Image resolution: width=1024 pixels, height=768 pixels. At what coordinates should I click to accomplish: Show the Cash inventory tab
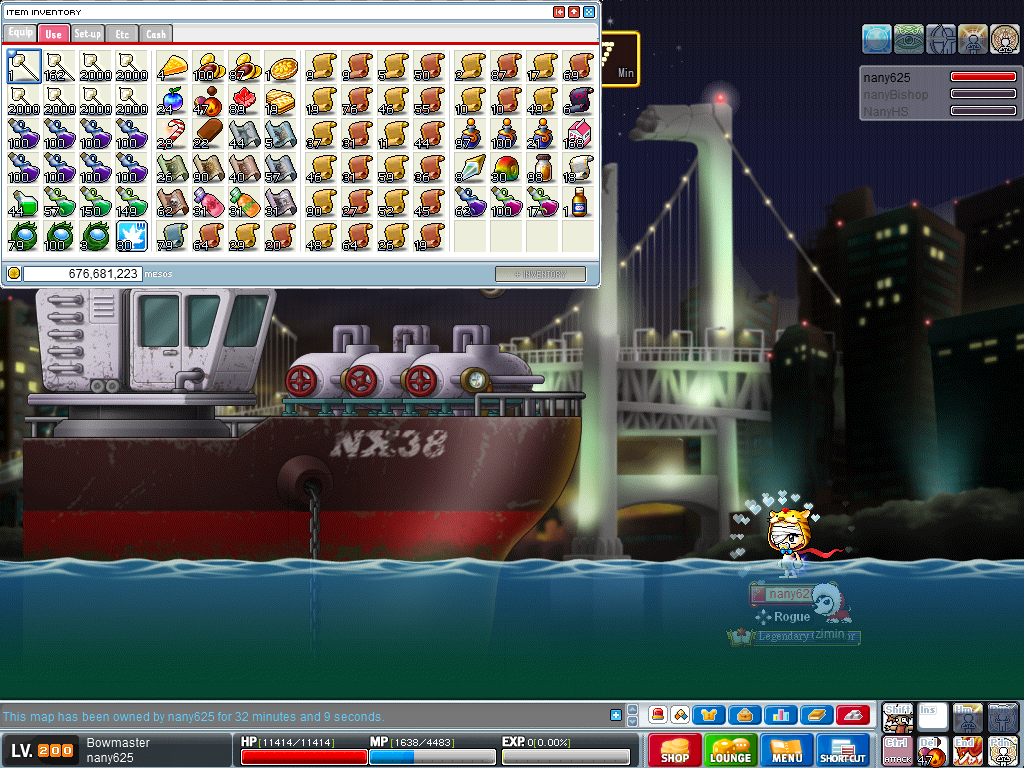[x=156, y=34]
